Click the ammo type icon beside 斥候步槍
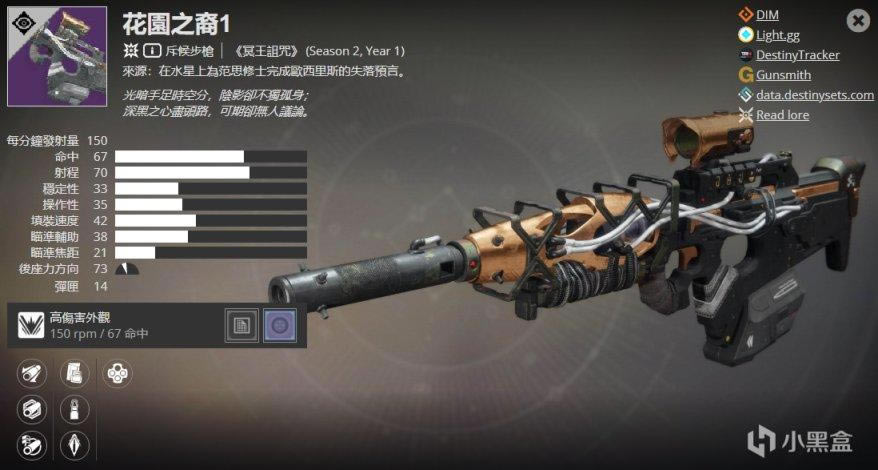This screenshot has width=878, height=470. [152, 50]
